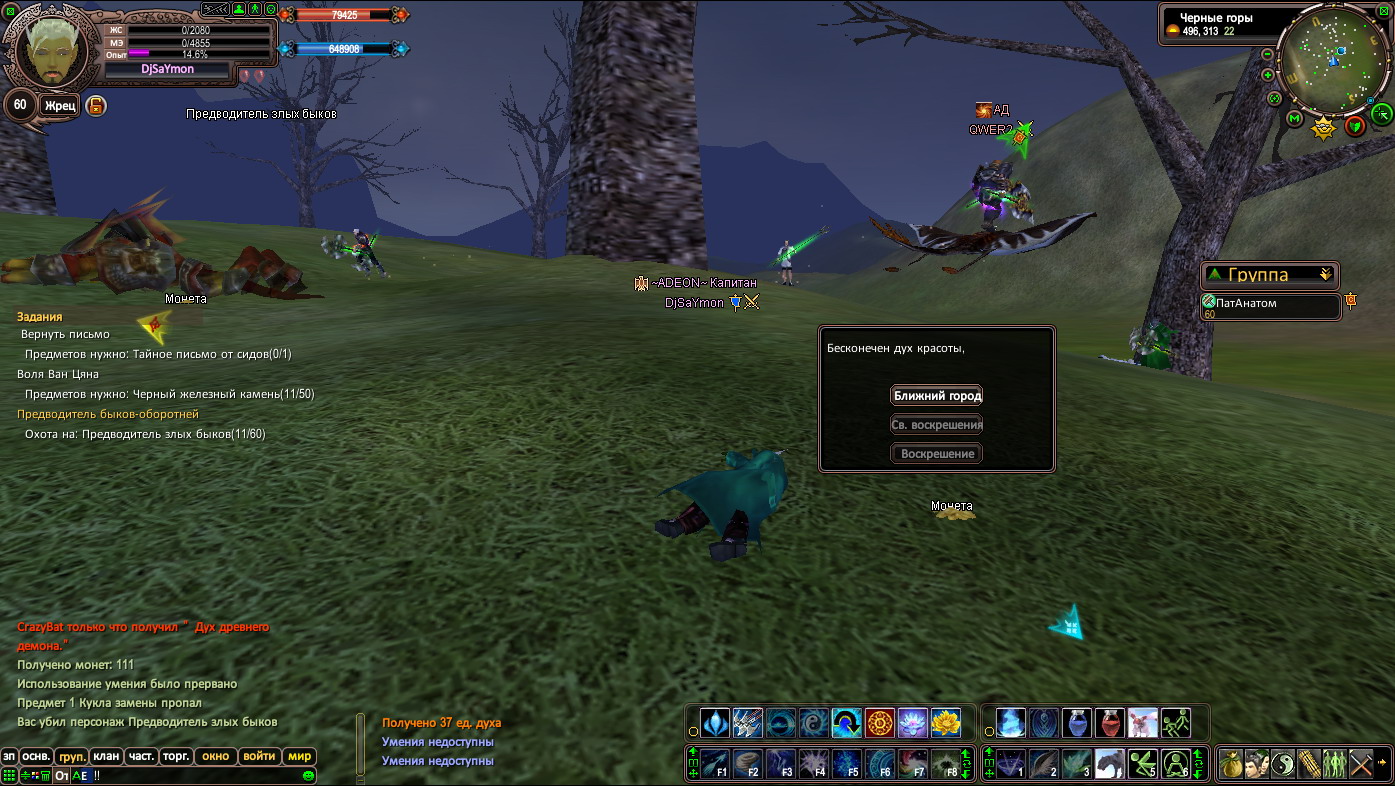Use the red health potion slot
This screenshot has width=1395, height=786.
pos(1109,722)
